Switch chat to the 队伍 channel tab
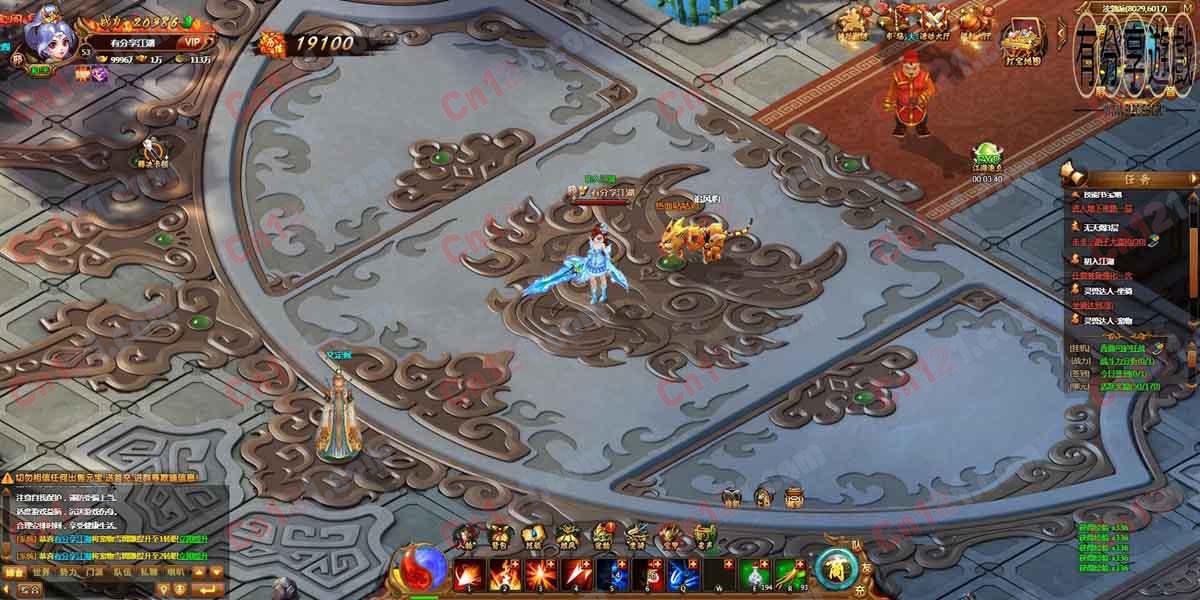Image resolution: width=1200 pixels, height=600 pixels. 122,572
